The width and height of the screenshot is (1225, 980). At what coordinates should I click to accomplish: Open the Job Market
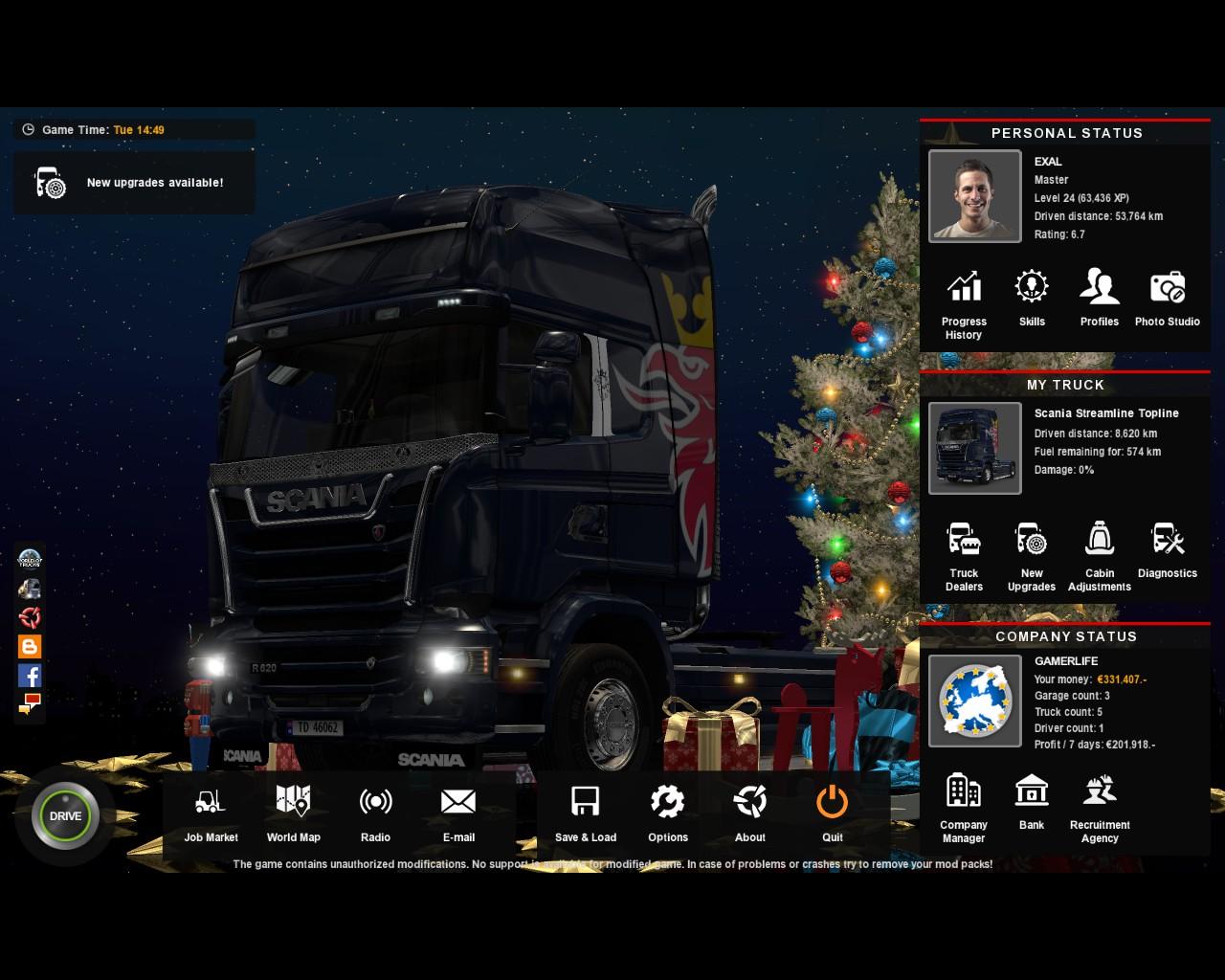pyautogui.click(x=211, y=813)
